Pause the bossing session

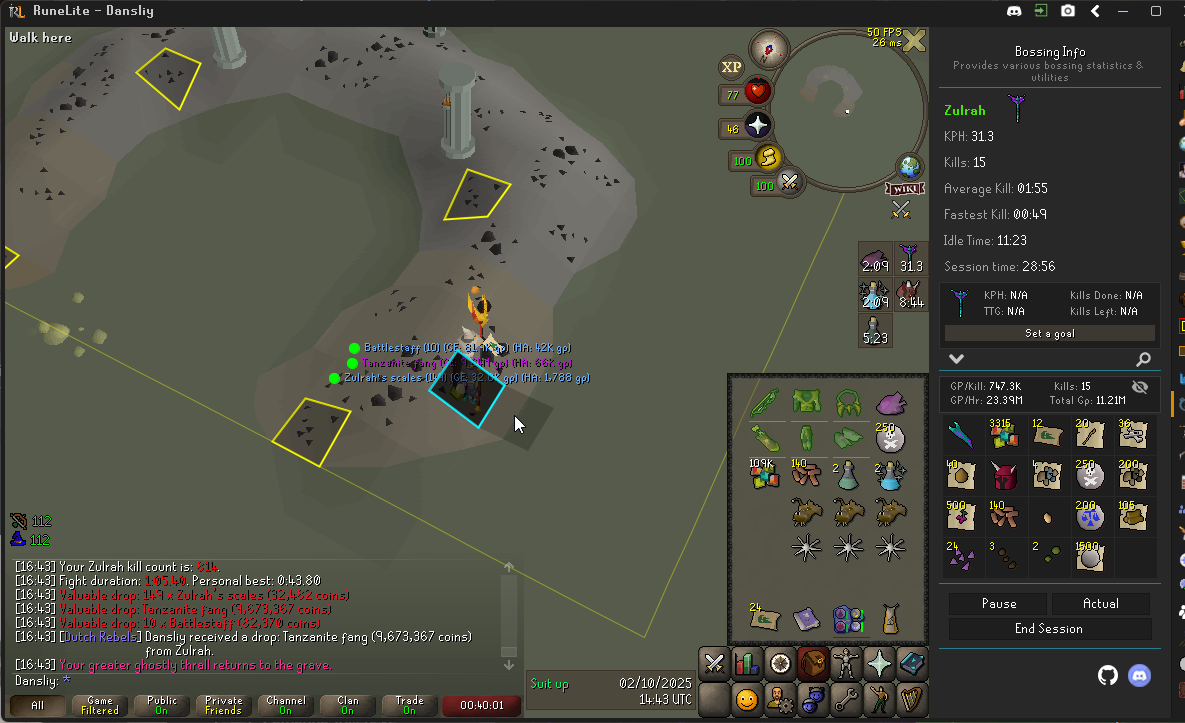point(998,604)
